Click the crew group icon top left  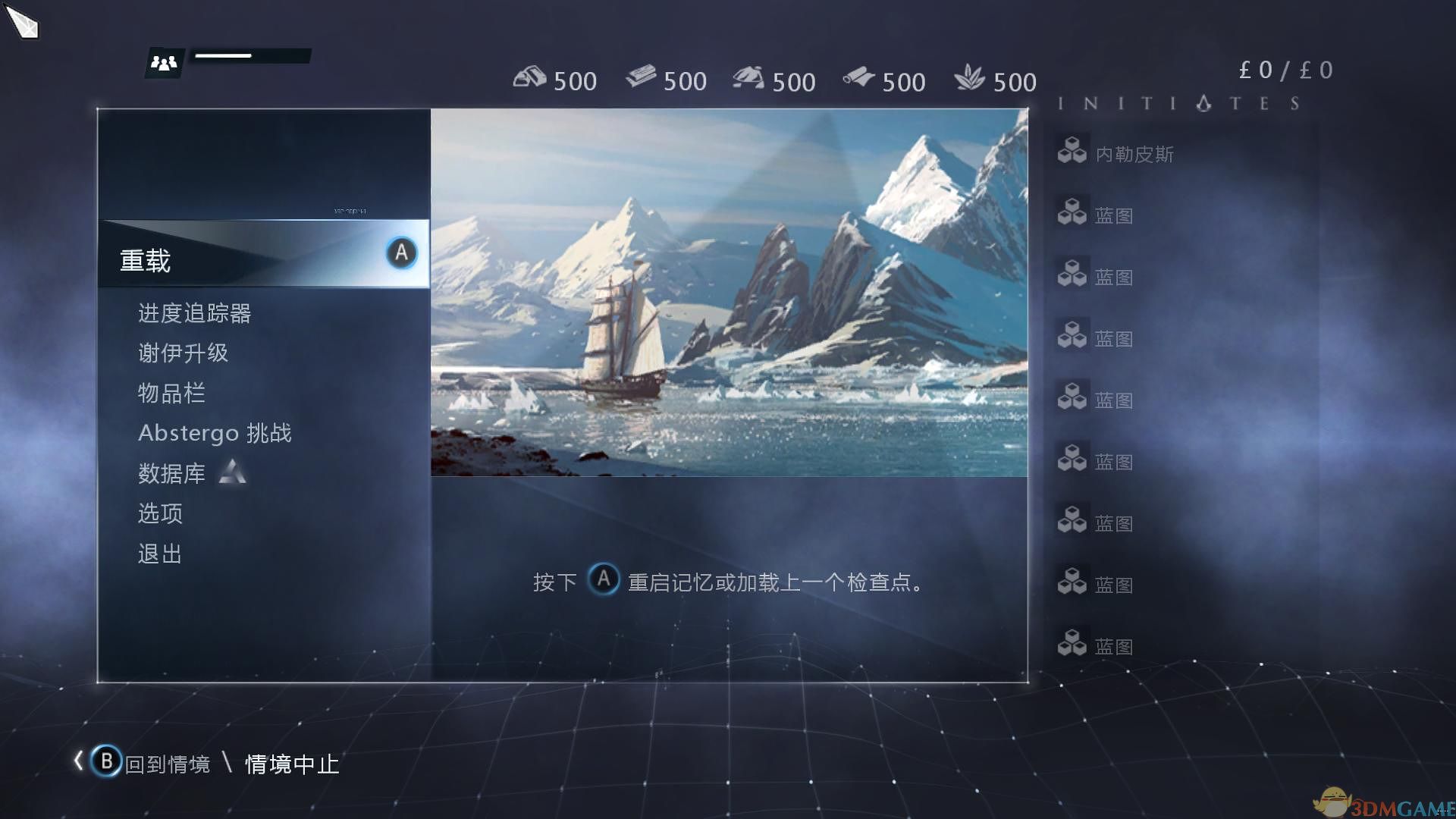(x=165, y=61)
